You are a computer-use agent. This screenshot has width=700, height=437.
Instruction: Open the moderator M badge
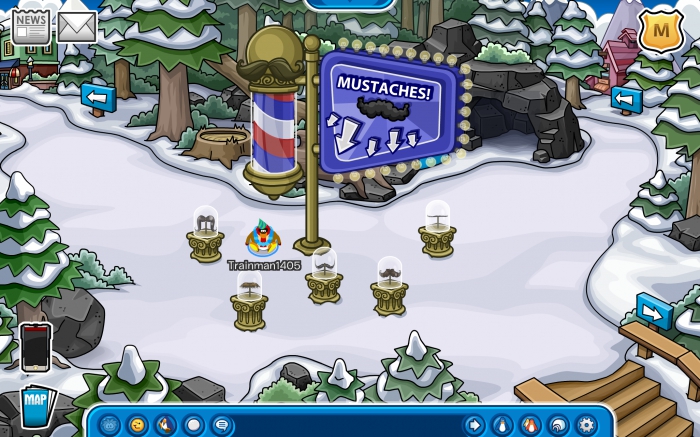660,30
